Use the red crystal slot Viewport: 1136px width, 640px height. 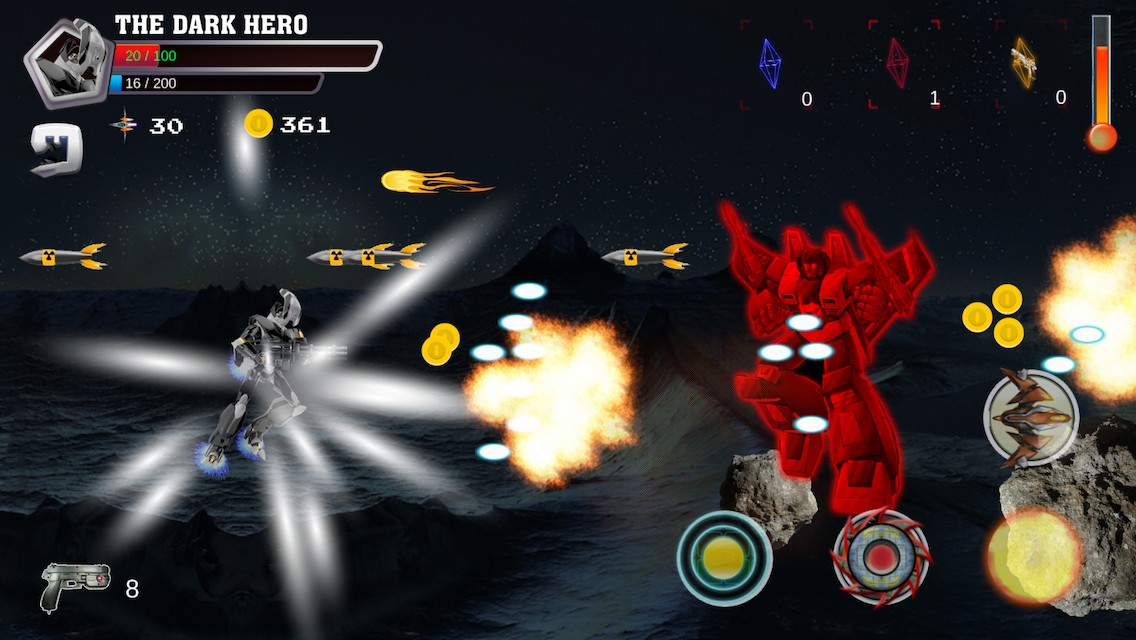point(898,64)
